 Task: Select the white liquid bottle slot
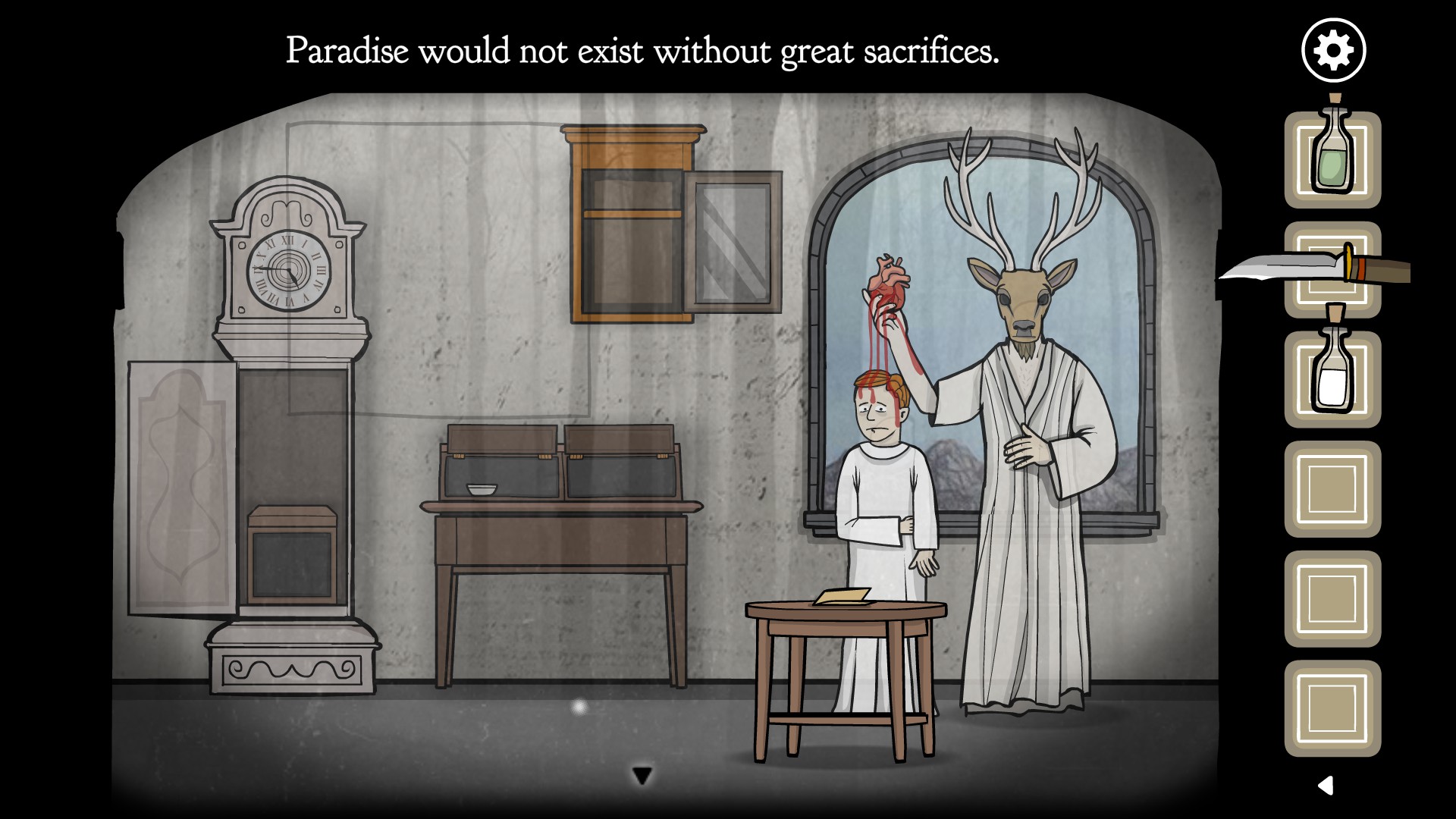click(x=1332, y=379)
